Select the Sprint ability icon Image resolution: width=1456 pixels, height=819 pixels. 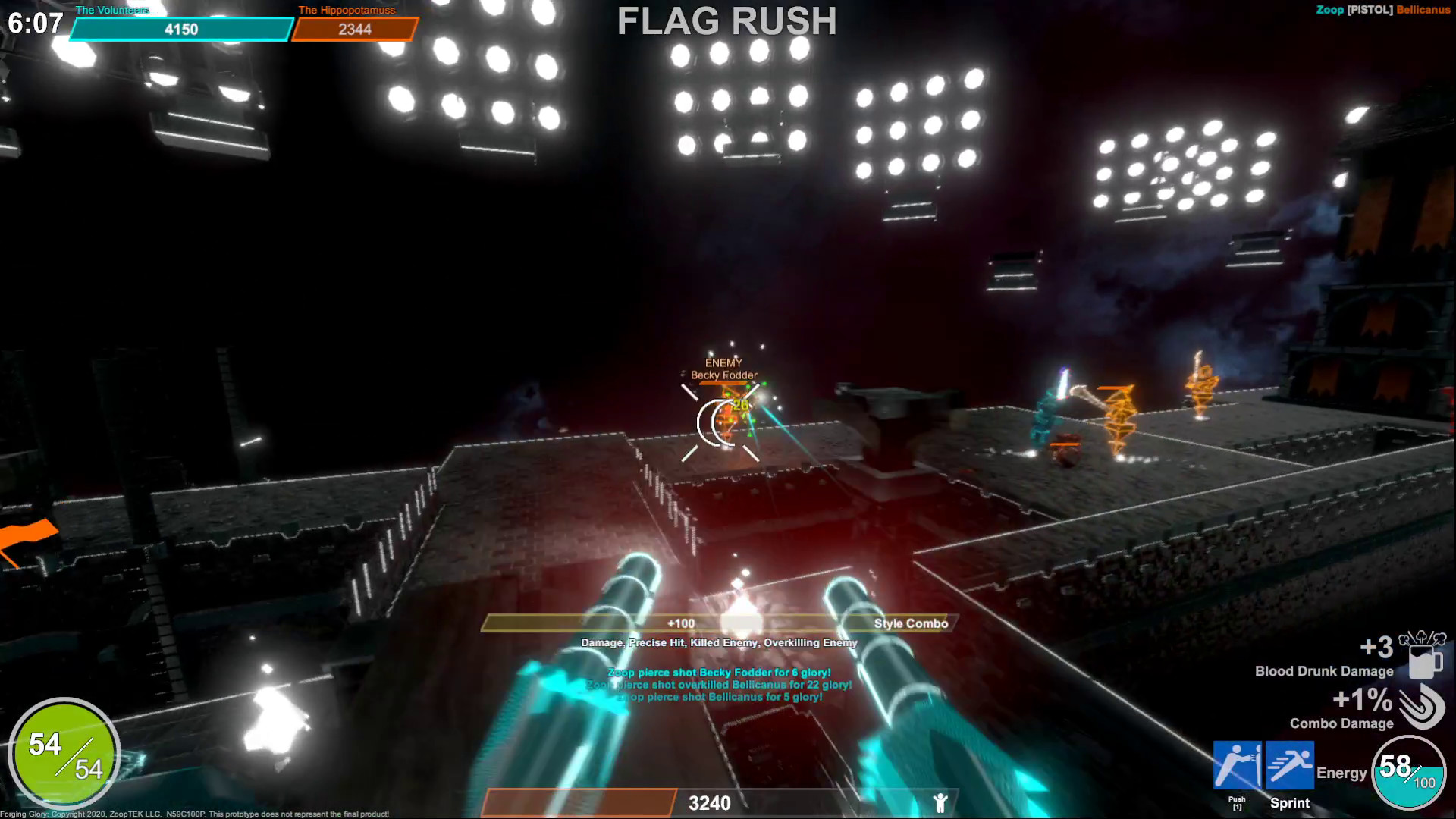[1289, 766]
